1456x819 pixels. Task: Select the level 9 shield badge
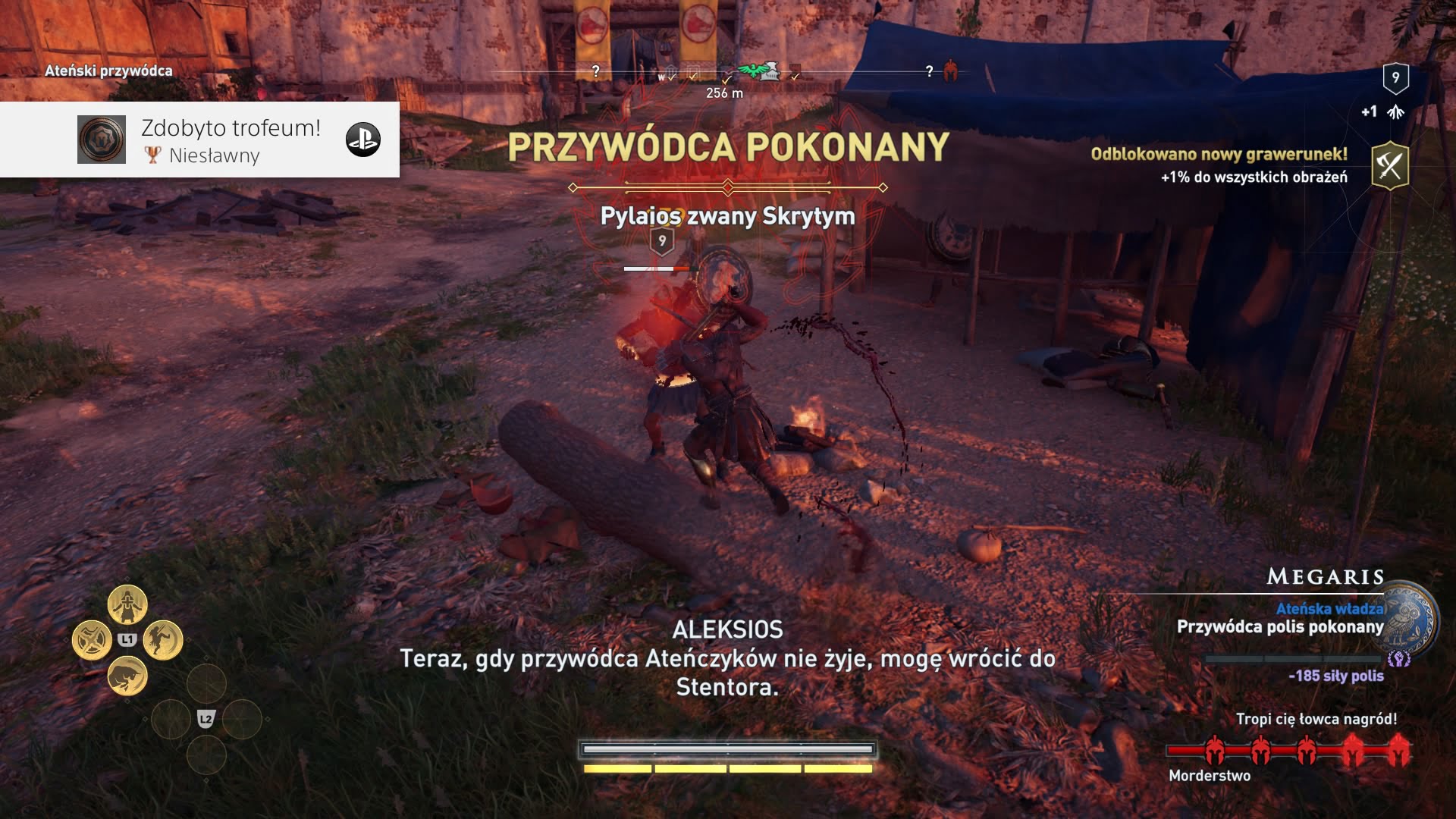click(1395, 77)
